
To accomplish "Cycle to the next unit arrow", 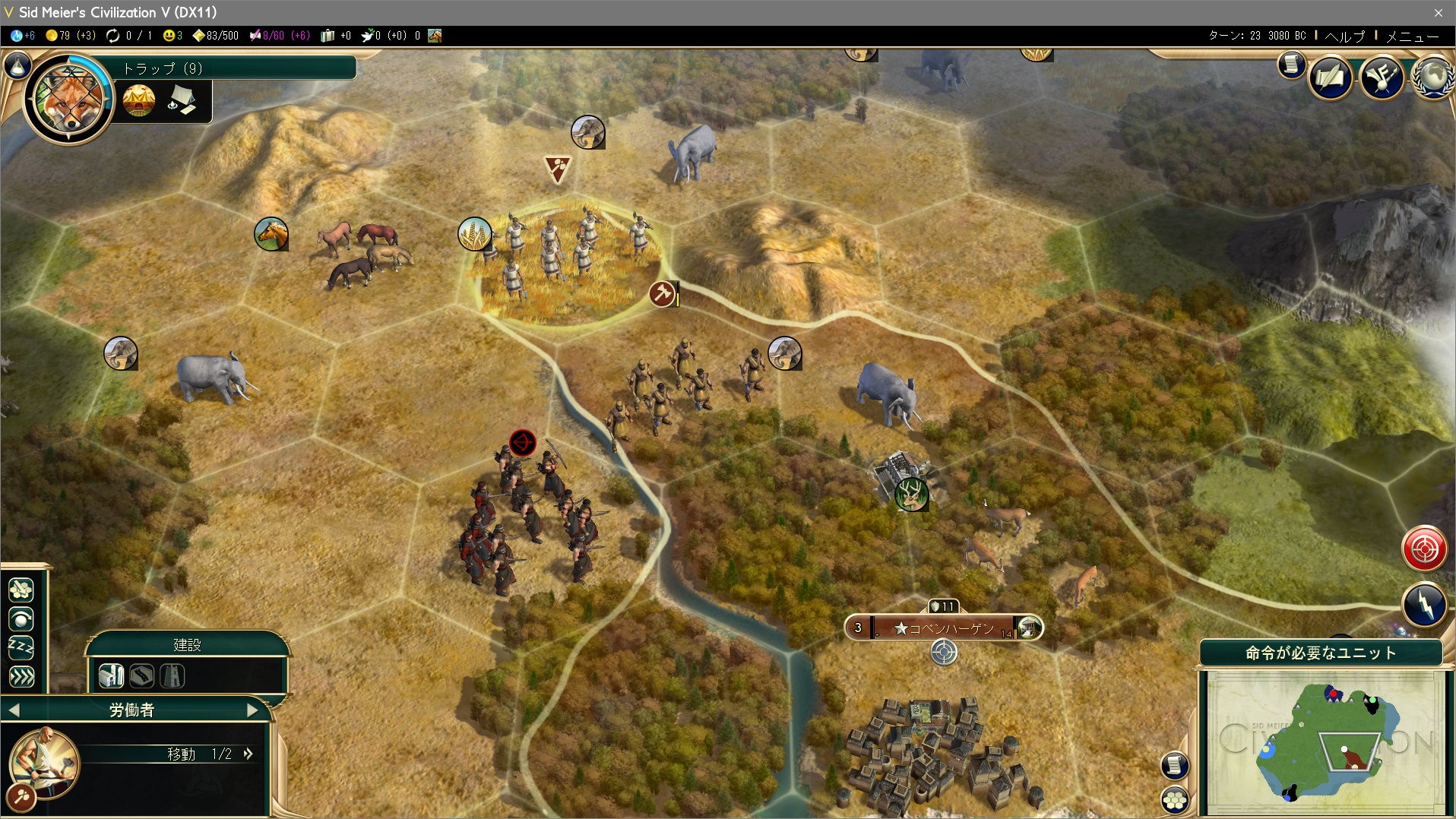I will (252, 710).
